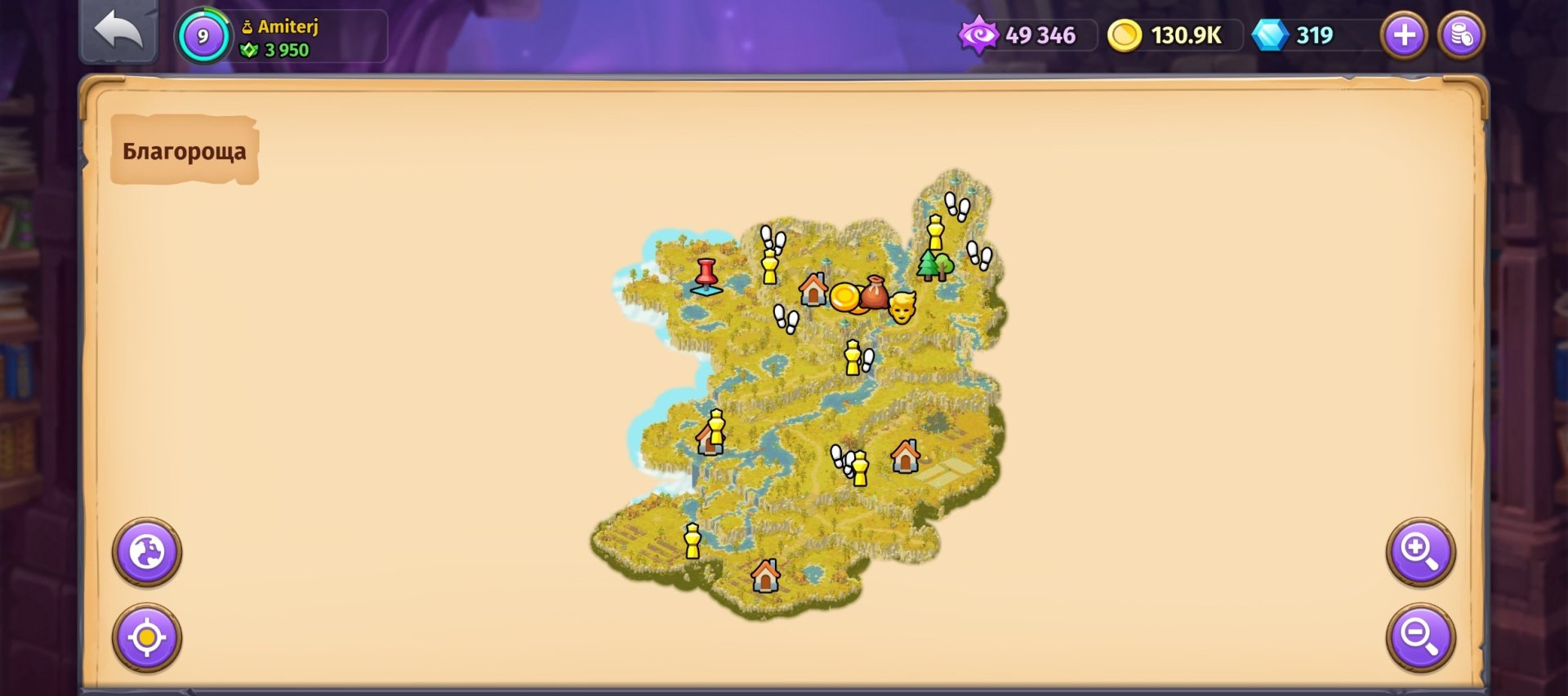Tap the treasure sack marker on the map

[875, 296]
